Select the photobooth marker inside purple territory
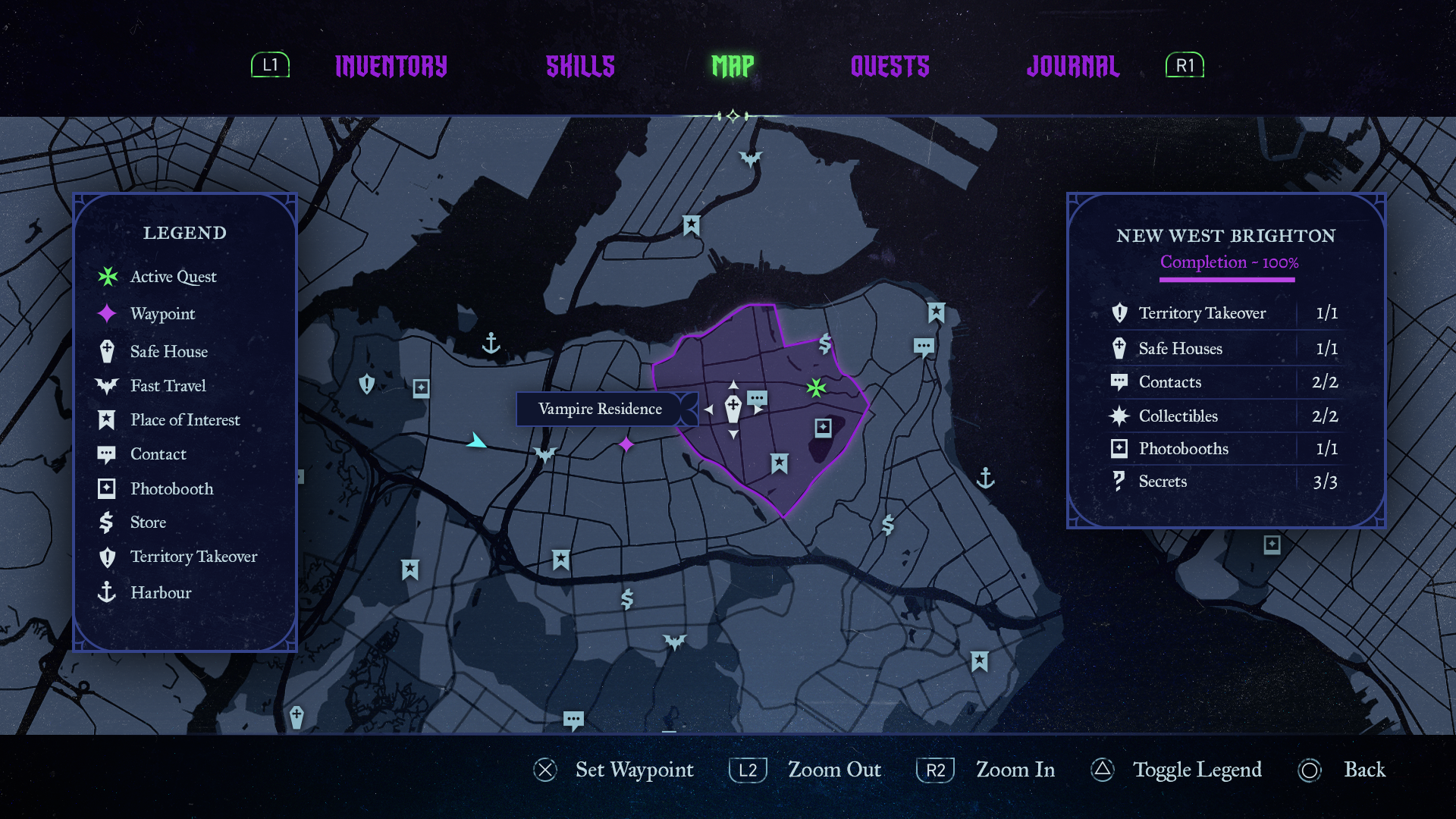Image resolution: width=1456 pixels, height=819 pixels. (x=823, y=428)
